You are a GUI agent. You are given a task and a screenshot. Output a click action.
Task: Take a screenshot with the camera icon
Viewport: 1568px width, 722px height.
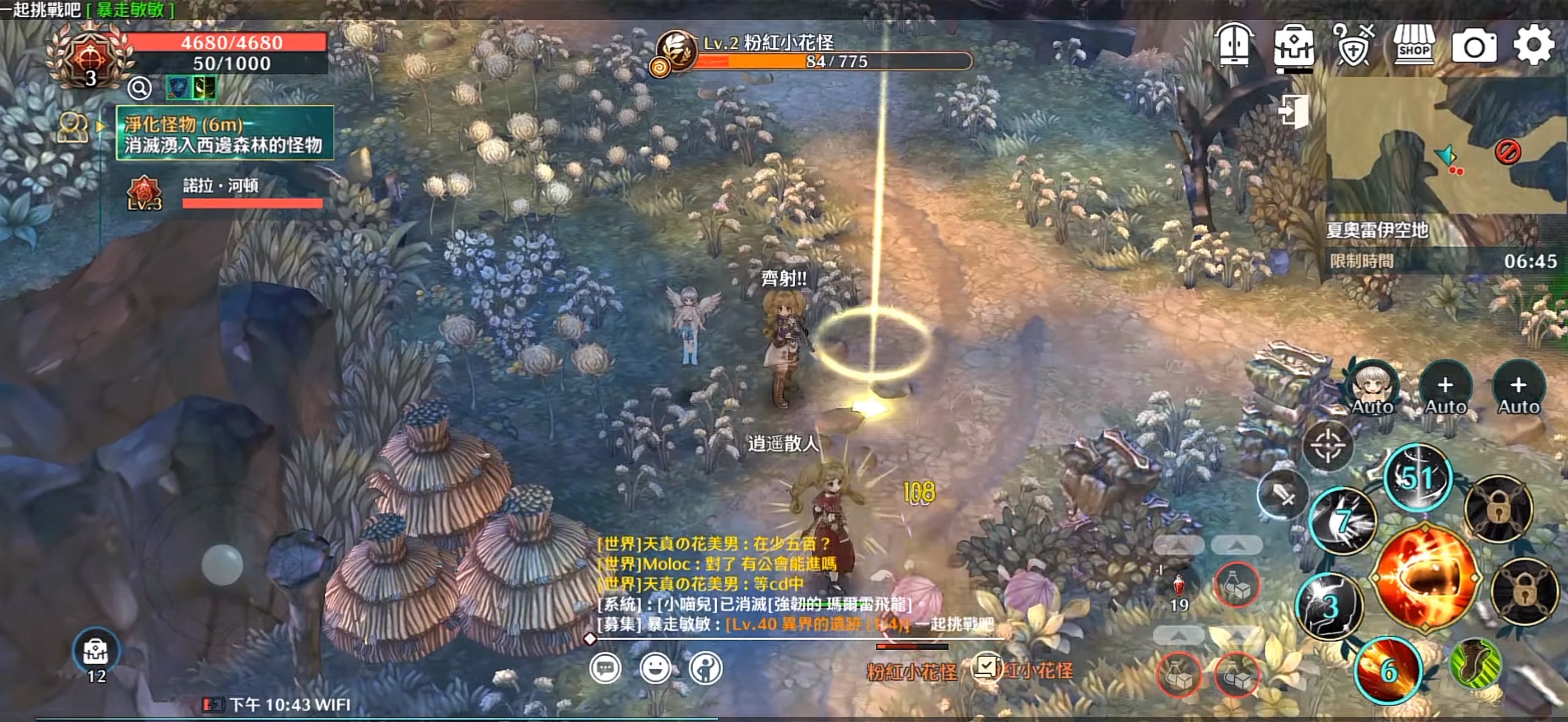tap(1474, 46)
